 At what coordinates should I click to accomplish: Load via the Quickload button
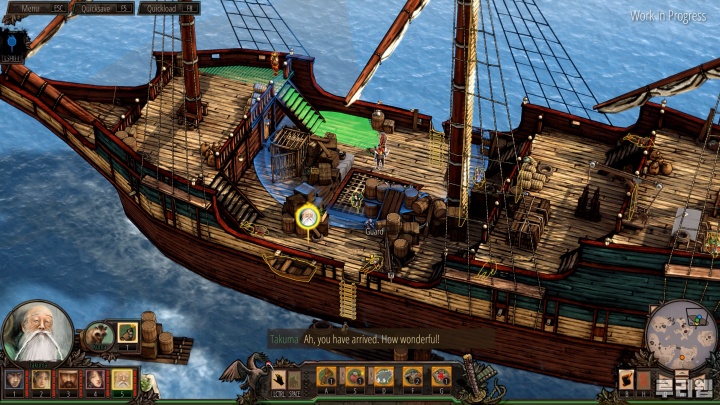[x=168, y=8]
